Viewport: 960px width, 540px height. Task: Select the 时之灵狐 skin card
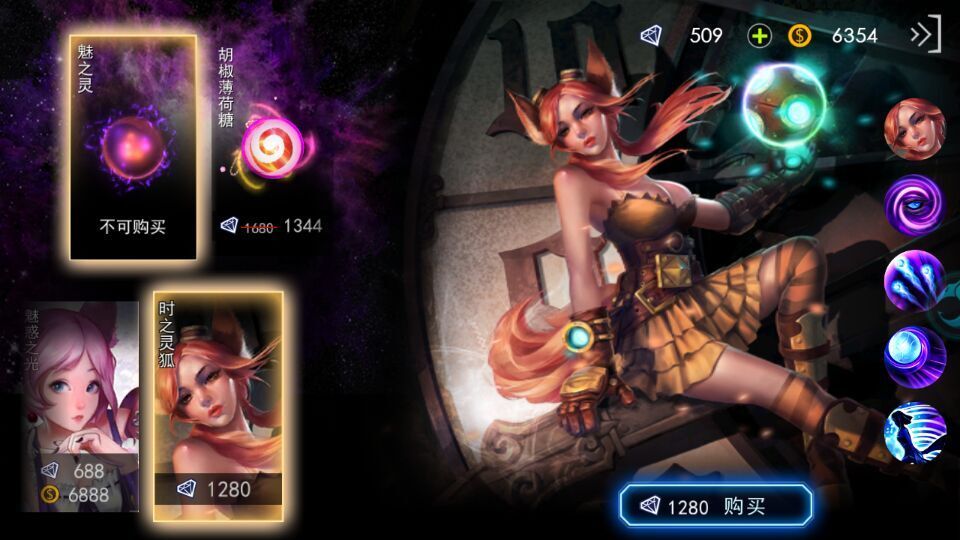[x=217, y=405]
